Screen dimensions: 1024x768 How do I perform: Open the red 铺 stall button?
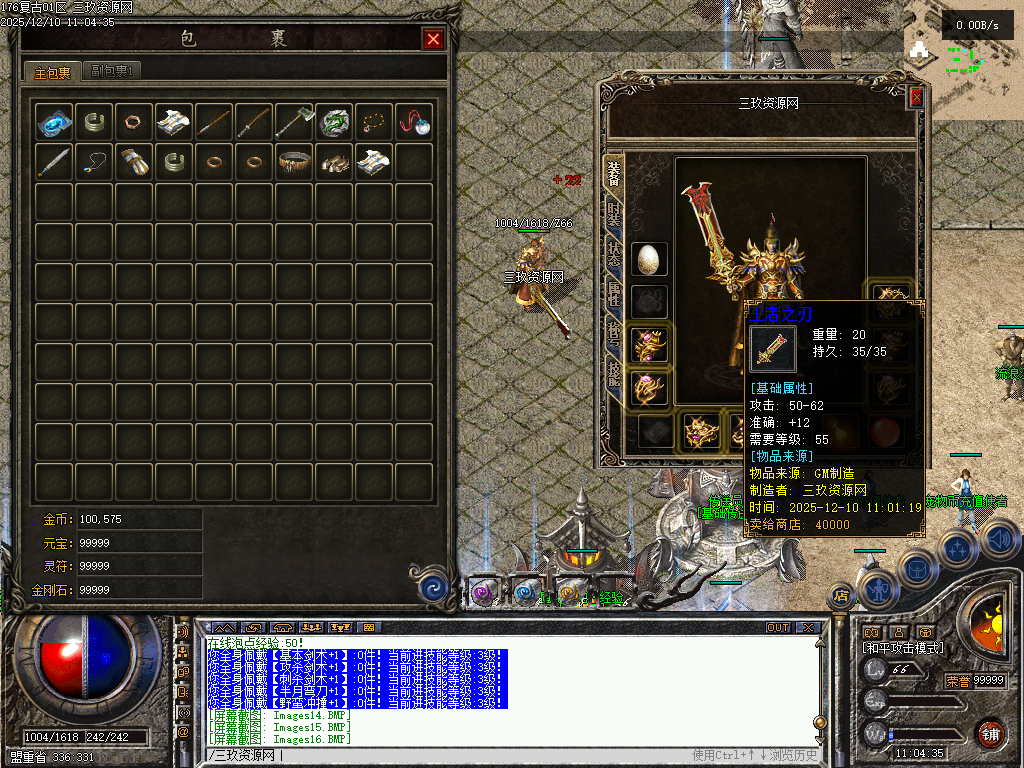tap(990, 733)
